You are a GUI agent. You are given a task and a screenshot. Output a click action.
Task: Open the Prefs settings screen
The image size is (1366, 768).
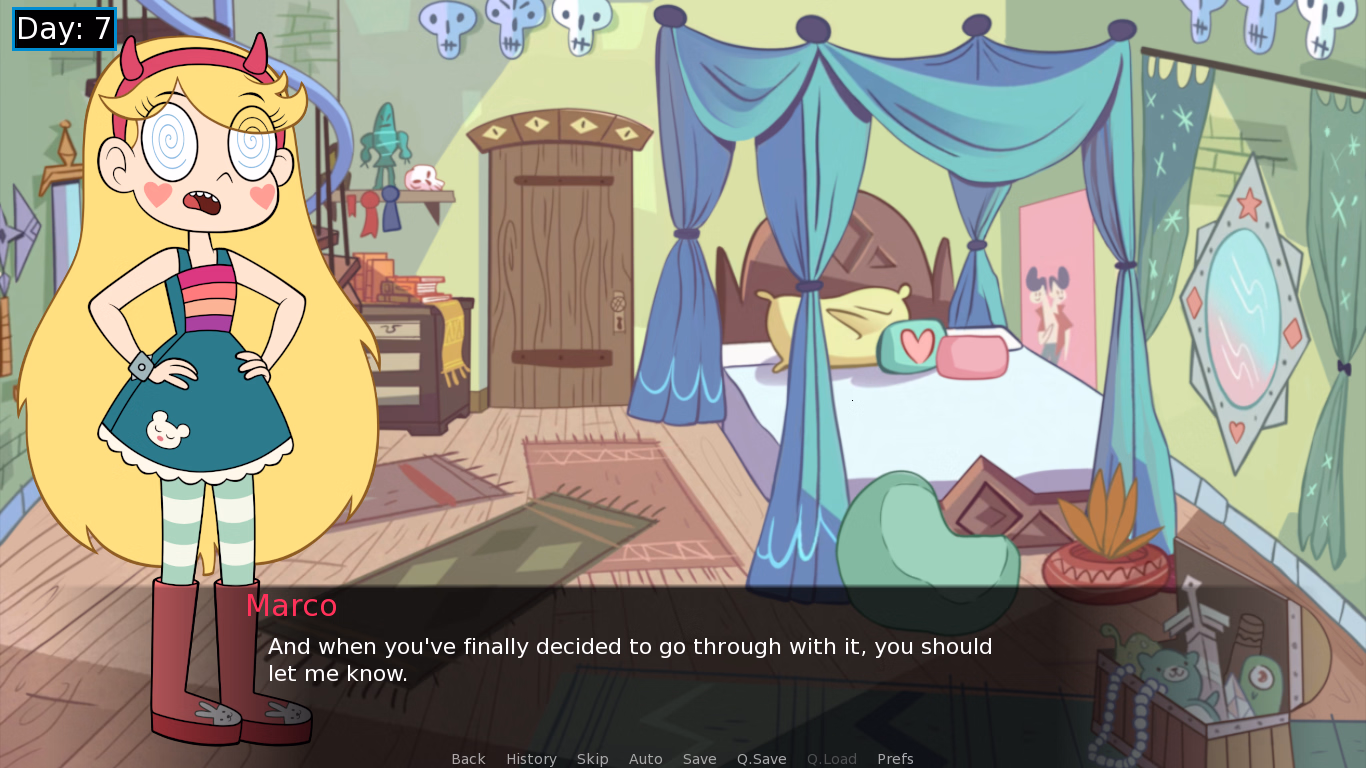(x=895, y=758)
